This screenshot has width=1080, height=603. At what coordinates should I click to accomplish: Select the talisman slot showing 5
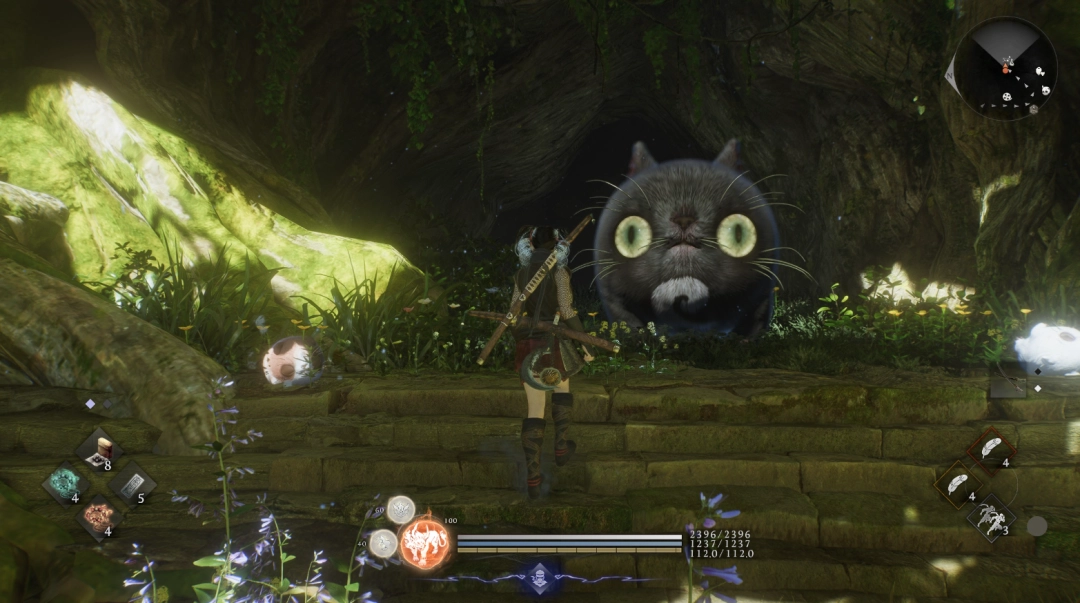click(x=131, y=483)
